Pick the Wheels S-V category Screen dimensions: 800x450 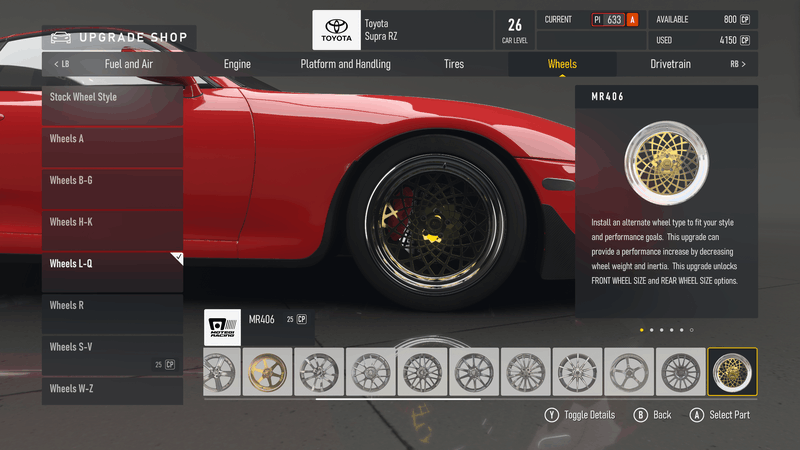[x=112, y=353]
